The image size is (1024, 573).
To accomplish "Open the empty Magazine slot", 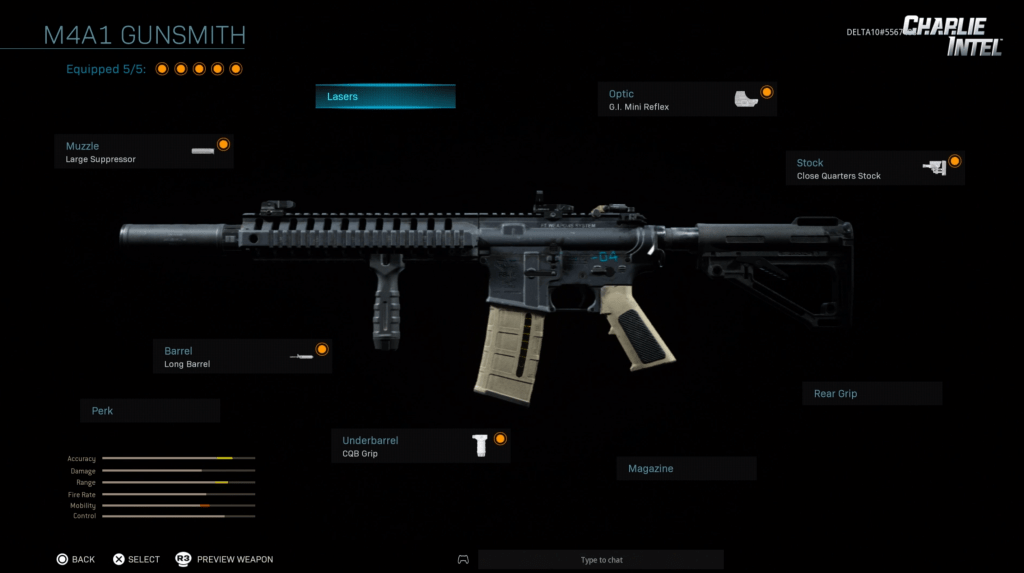I will click(686, 469).
